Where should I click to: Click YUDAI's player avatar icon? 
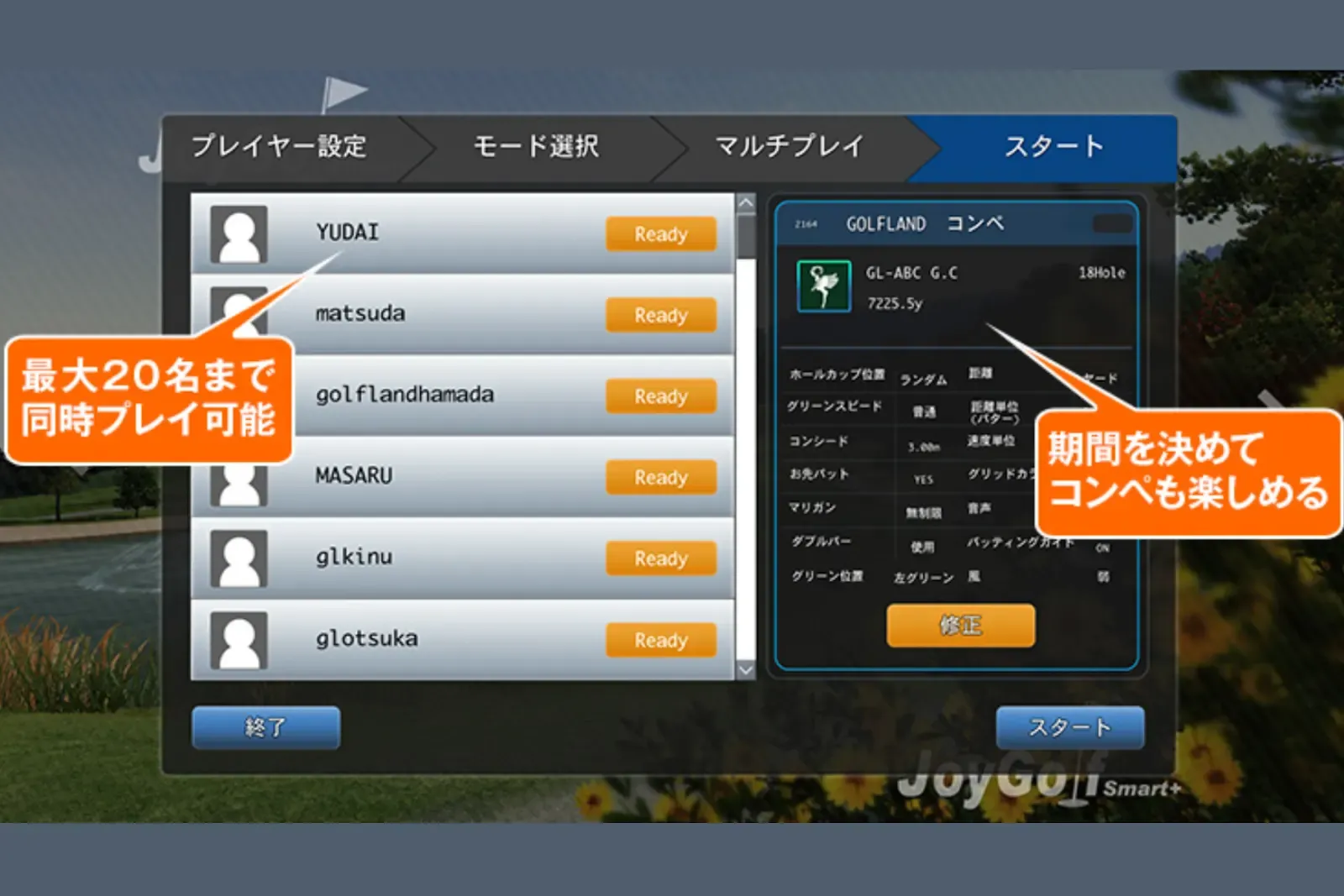238,235
